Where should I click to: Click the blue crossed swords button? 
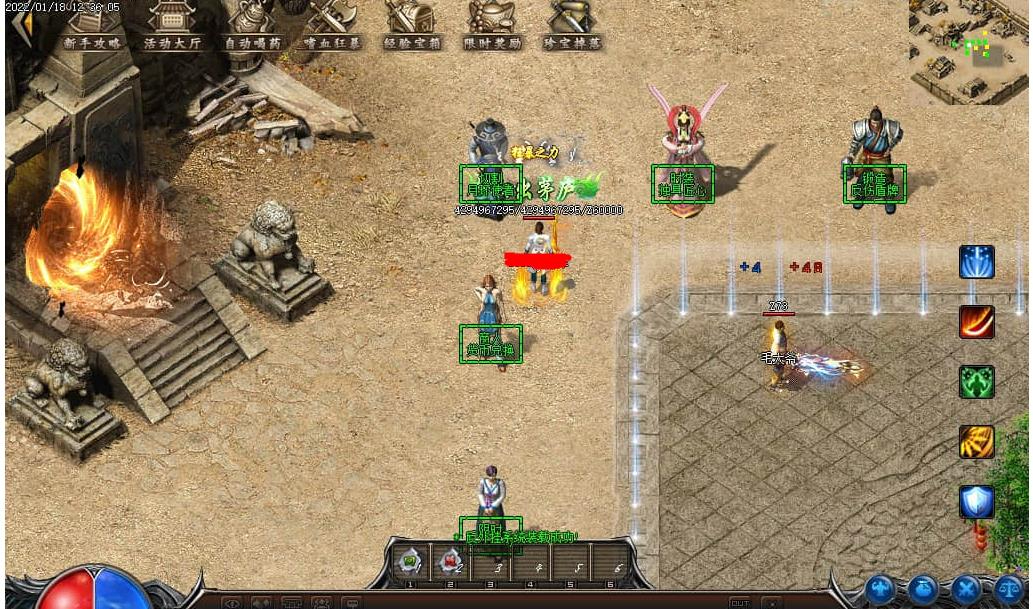(x=965, y=589)
